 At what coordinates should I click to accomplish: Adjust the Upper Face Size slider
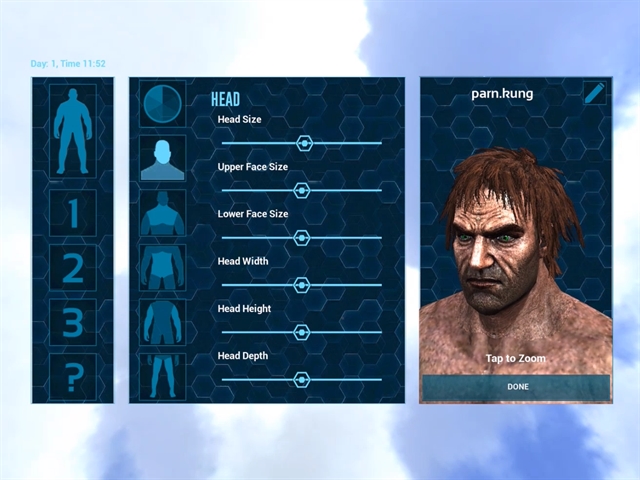click(x=301, y=190)
